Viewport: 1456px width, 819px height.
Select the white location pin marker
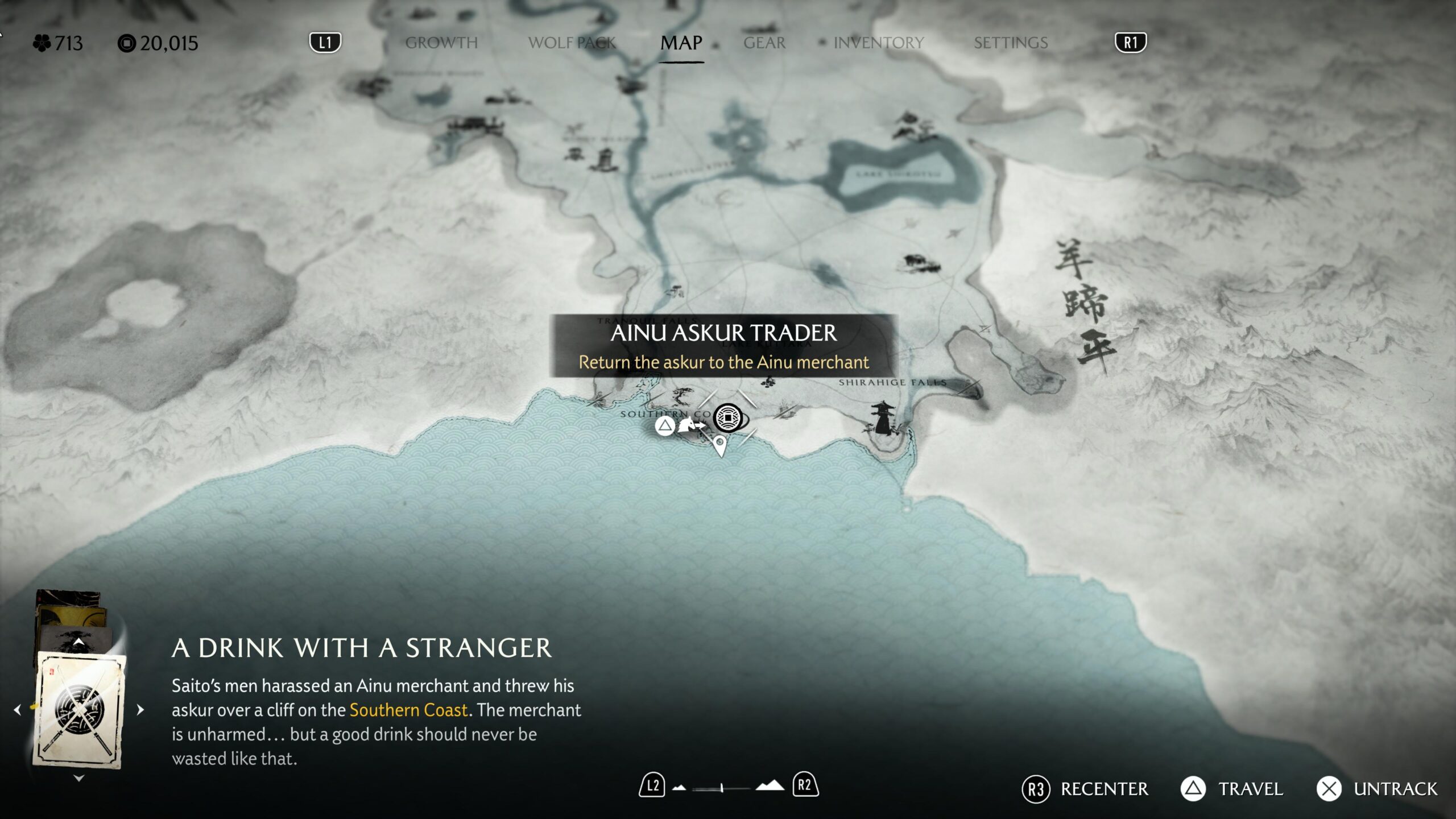pyautogui.click(x=720, y=445)
